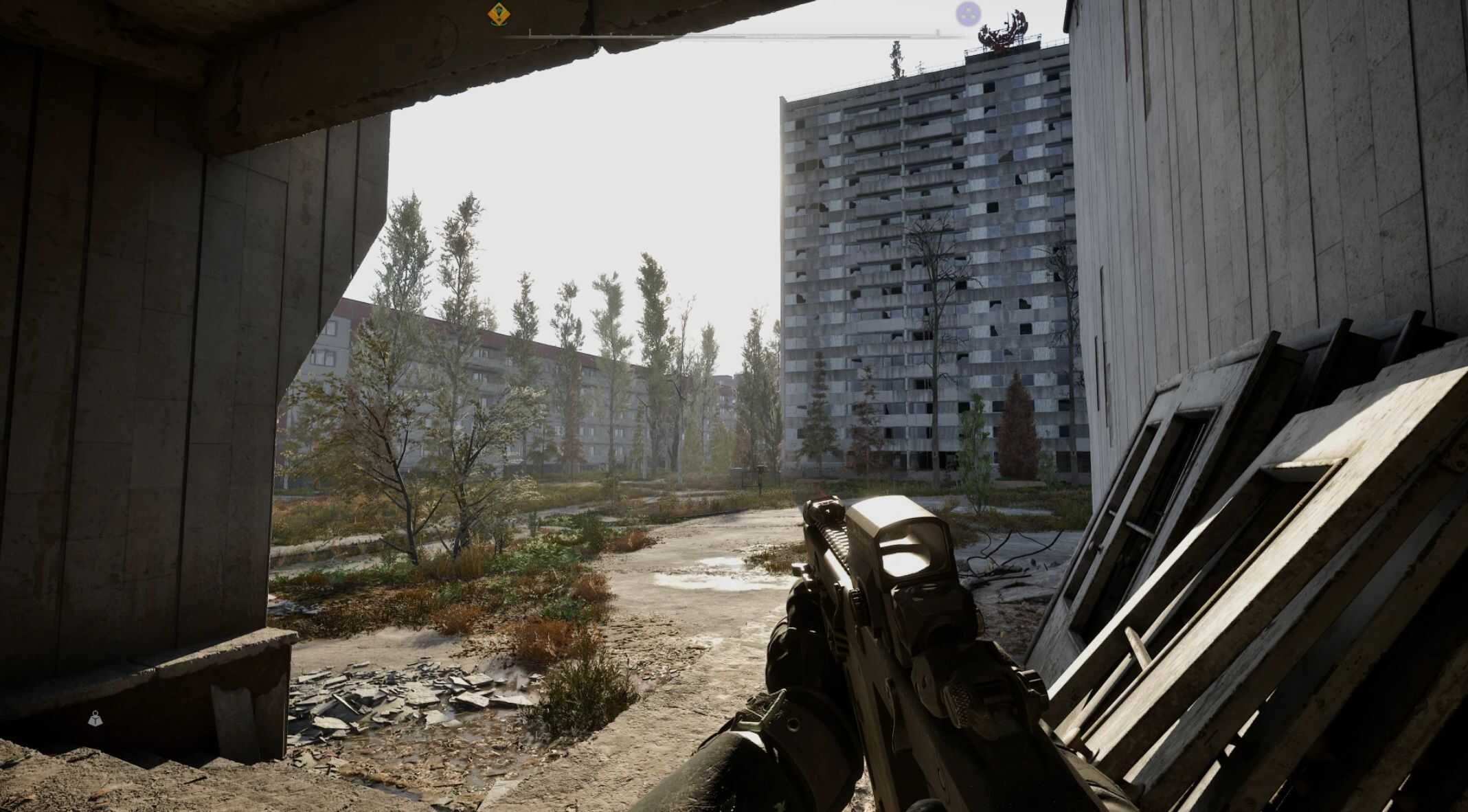1468x812 pixels.
Task: Select the purple circular compass marker
Action: click(968, 13)
